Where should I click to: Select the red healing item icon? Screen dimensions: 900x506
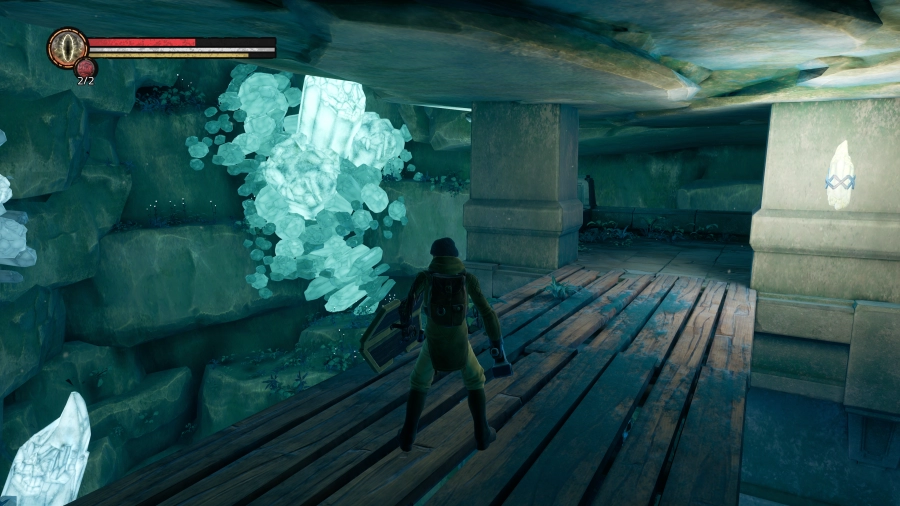85,67
